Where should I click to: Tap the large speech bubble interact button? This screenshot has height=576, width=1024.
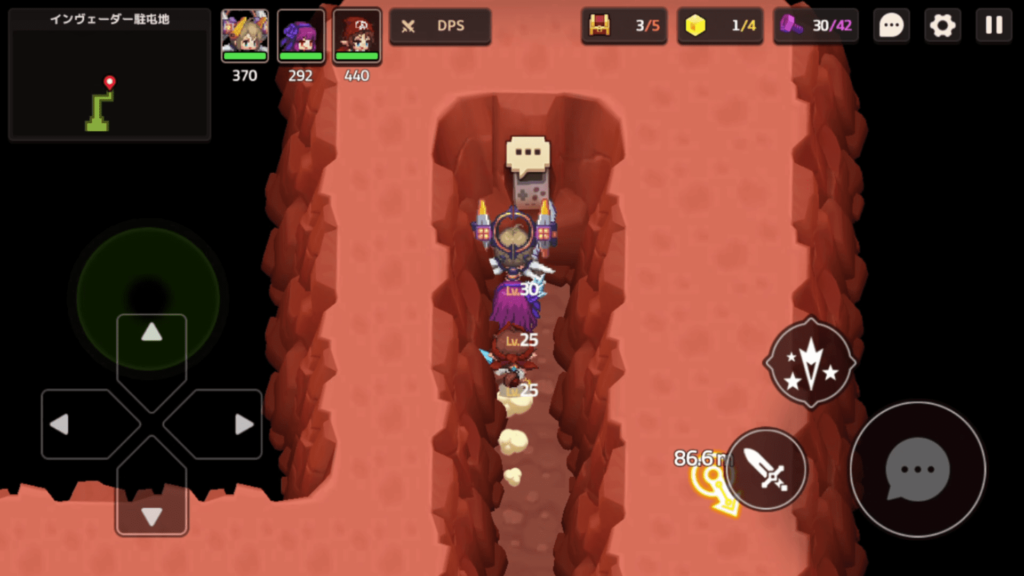pyautogui.click(x=917, y=469)
